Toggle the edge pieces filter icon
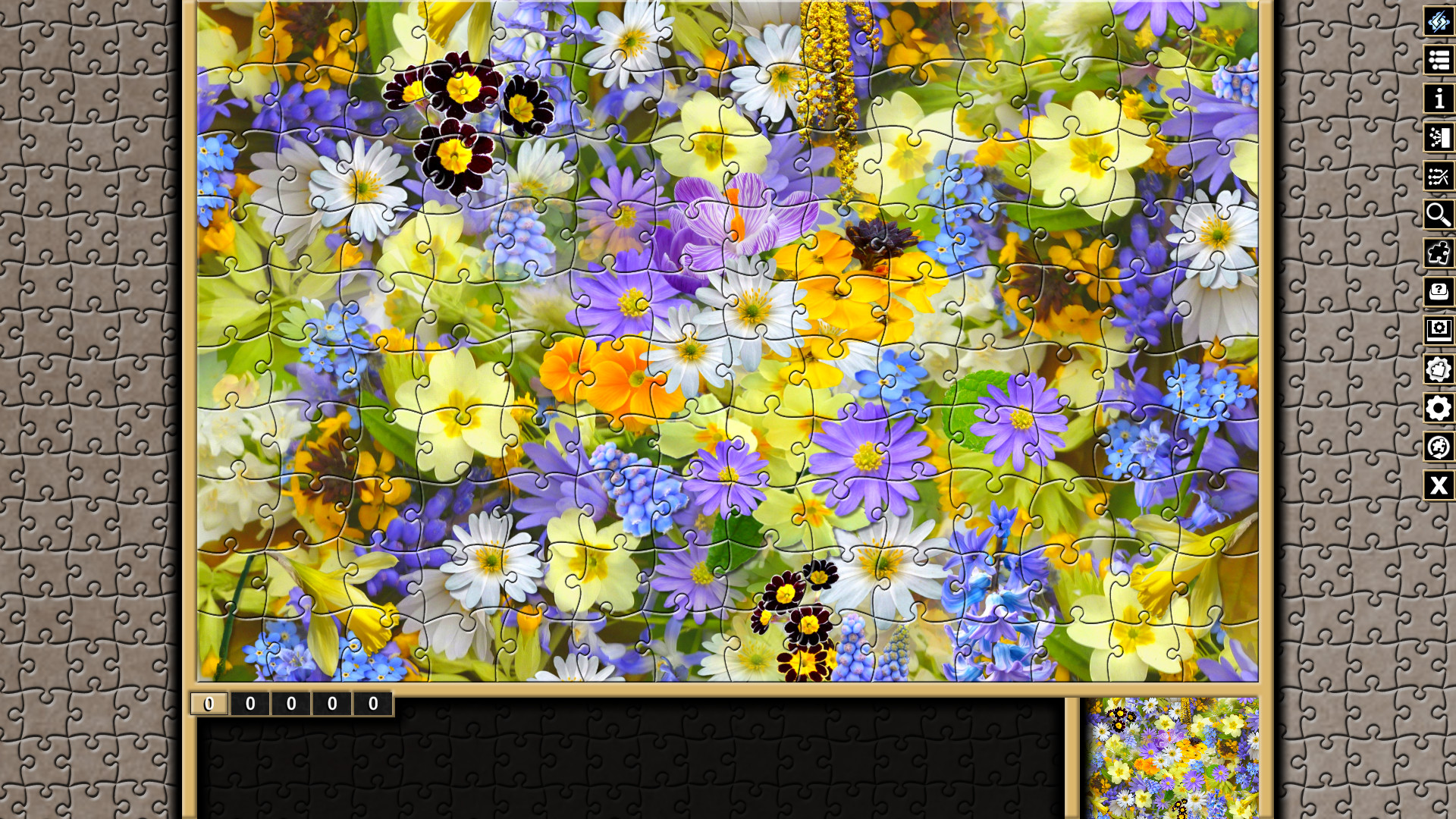The height and width of the screenshot is (819, 1456). 1439,254
